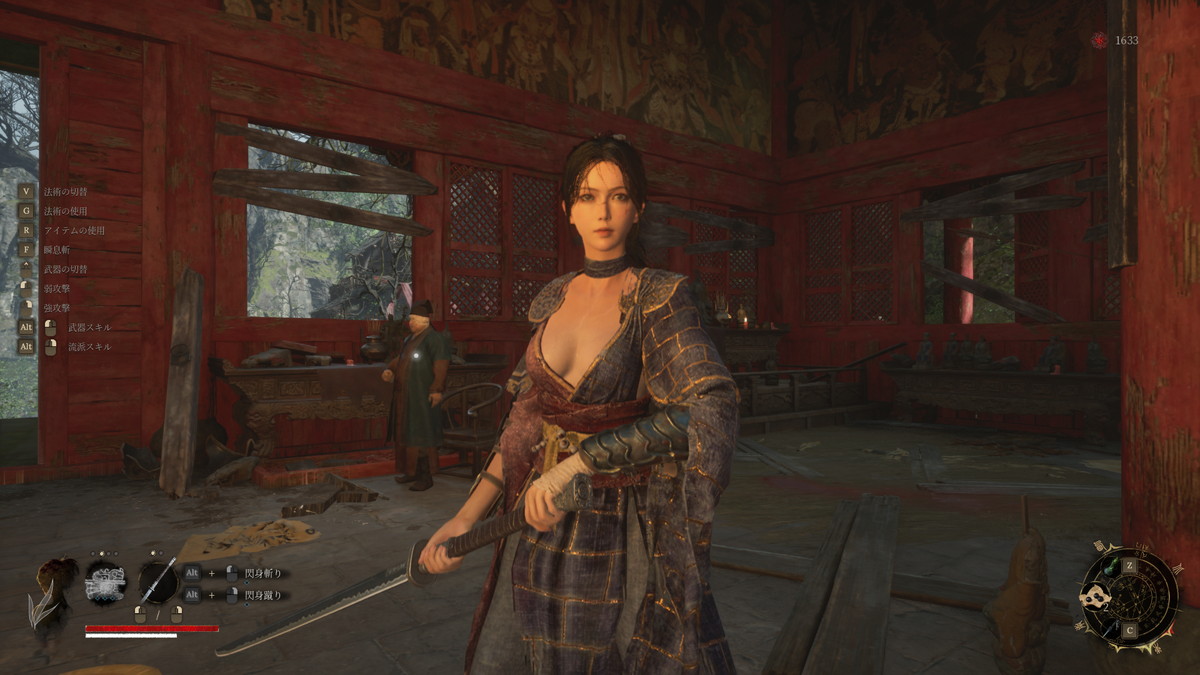Image resolution: width=1200 pixels, height=675 pixels.
Task: Activate the smoky white spell icon
Action: (105, 581)
